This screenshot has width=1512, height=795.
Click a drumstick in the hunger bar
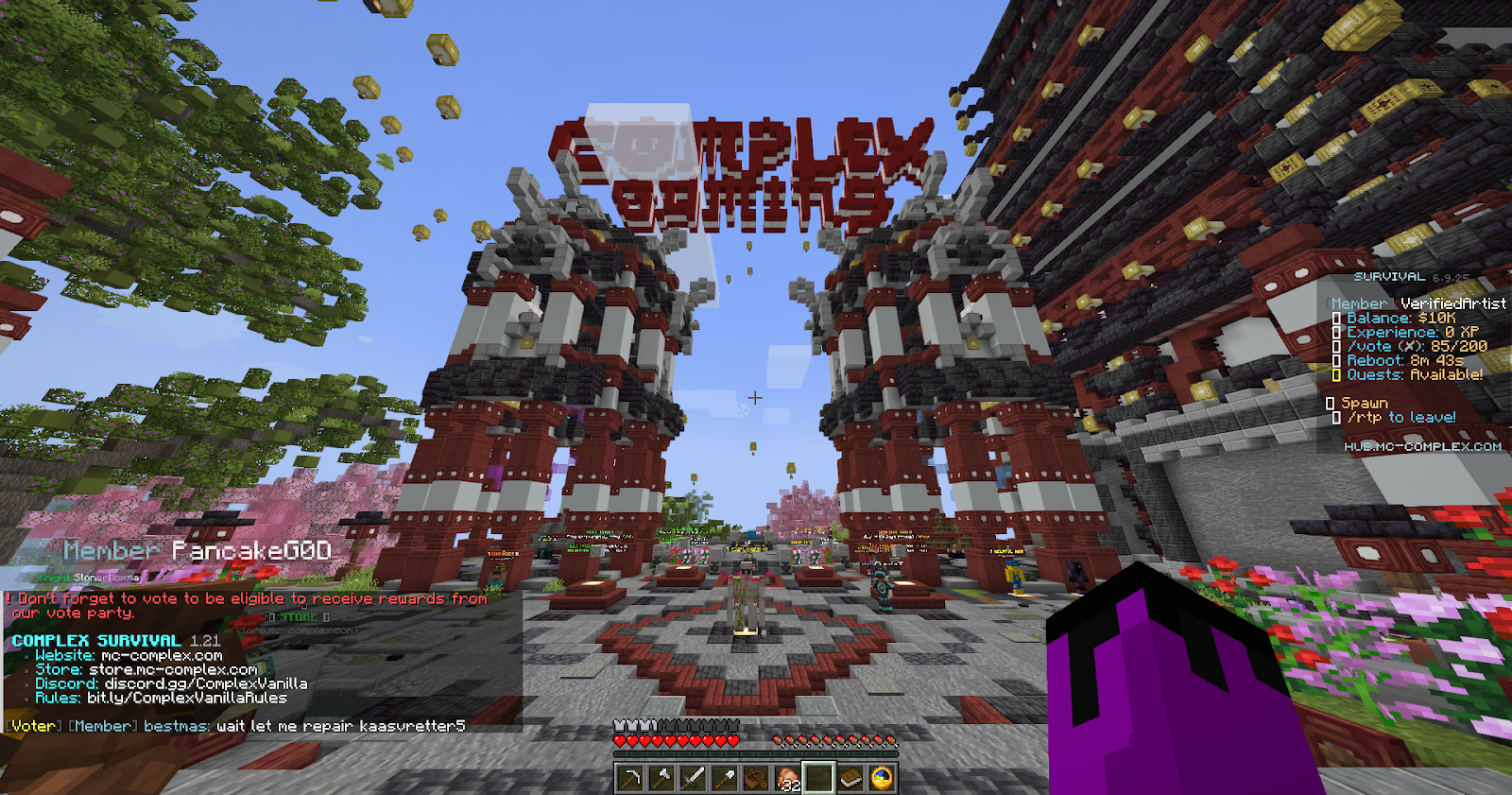(777, 741)
